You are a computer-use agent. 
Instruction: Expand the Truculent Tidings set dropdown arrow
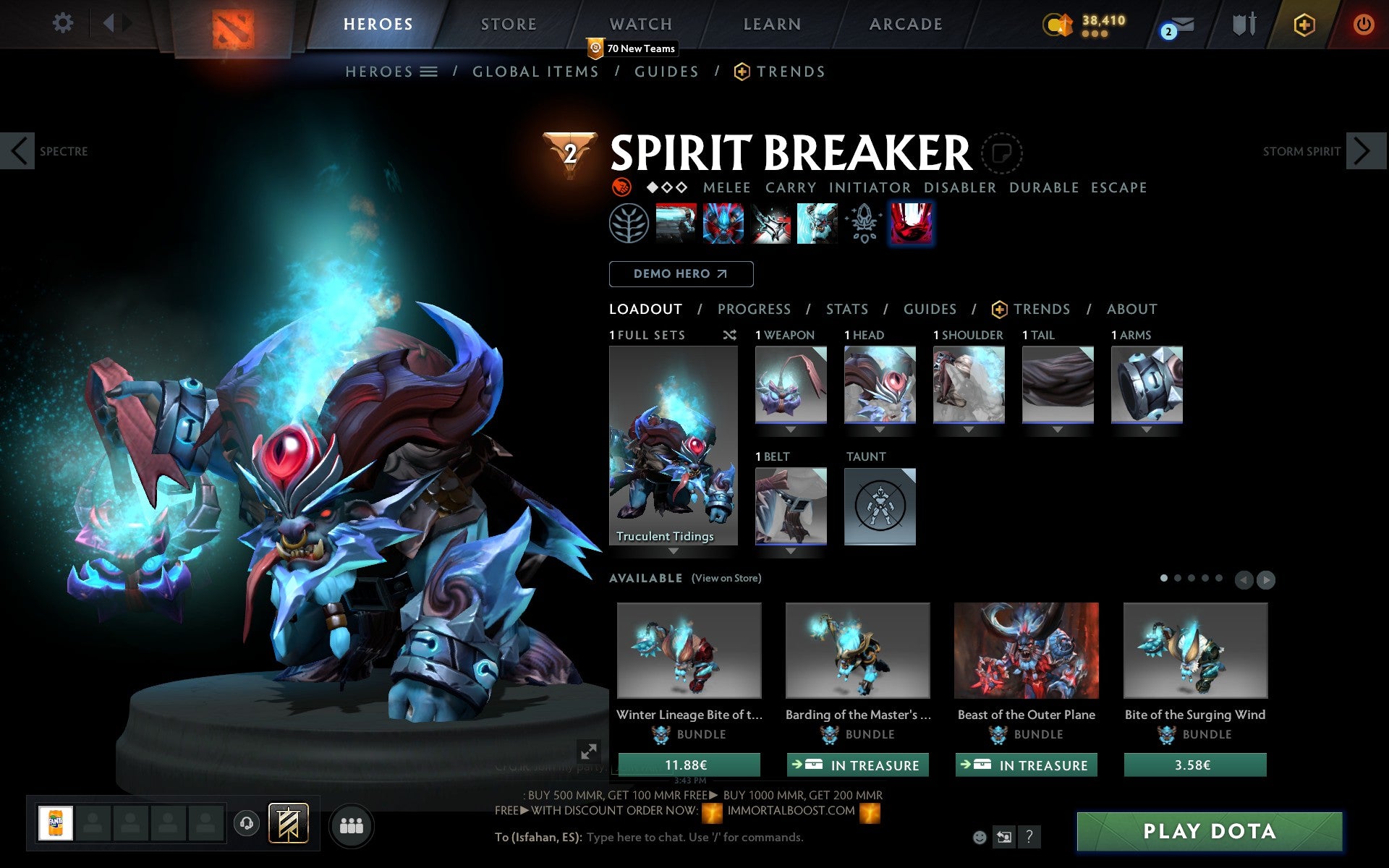coord(673,551)
